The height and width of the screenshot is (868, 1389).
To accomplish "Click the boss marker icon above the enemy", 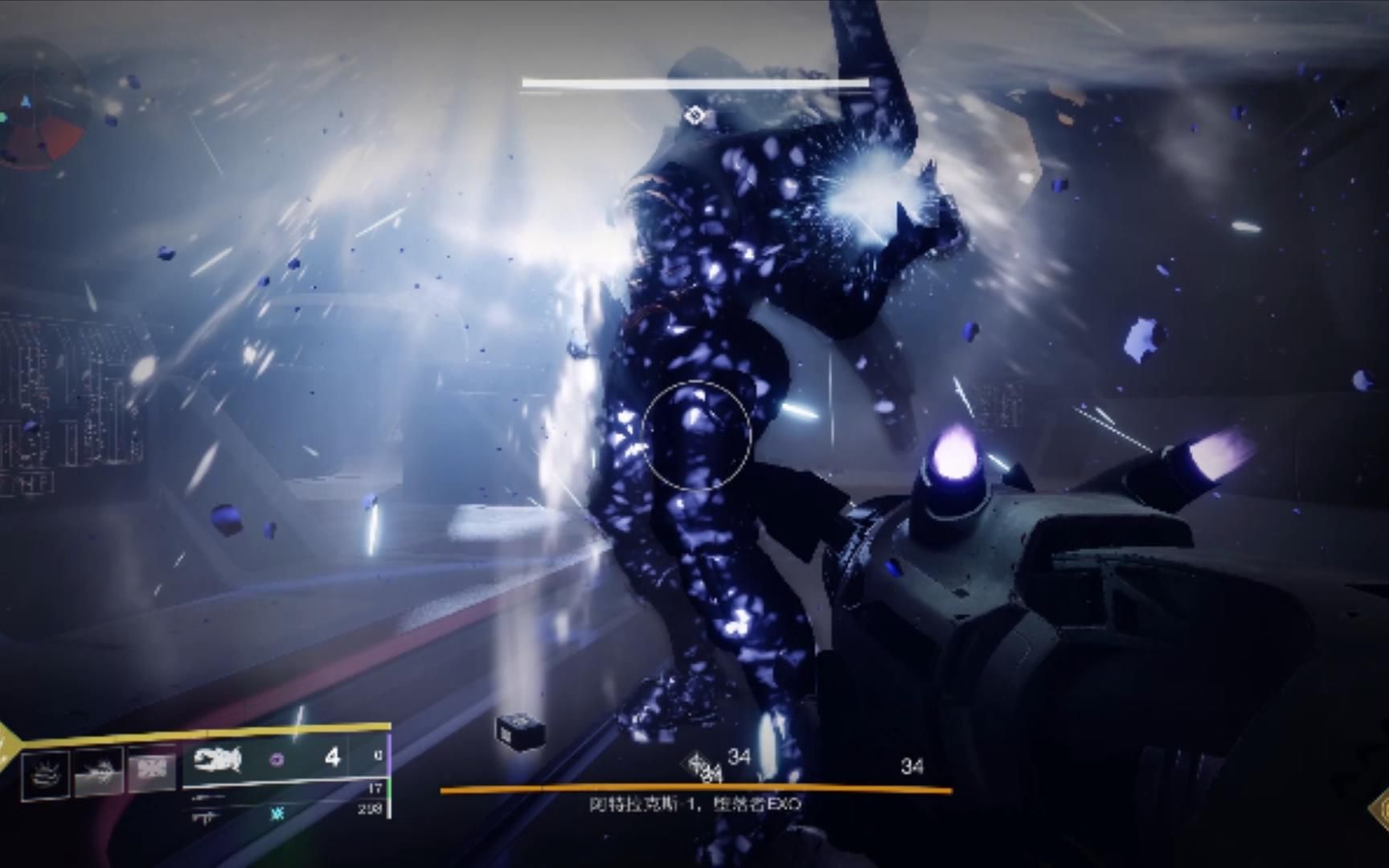I will tap(694, 117).
